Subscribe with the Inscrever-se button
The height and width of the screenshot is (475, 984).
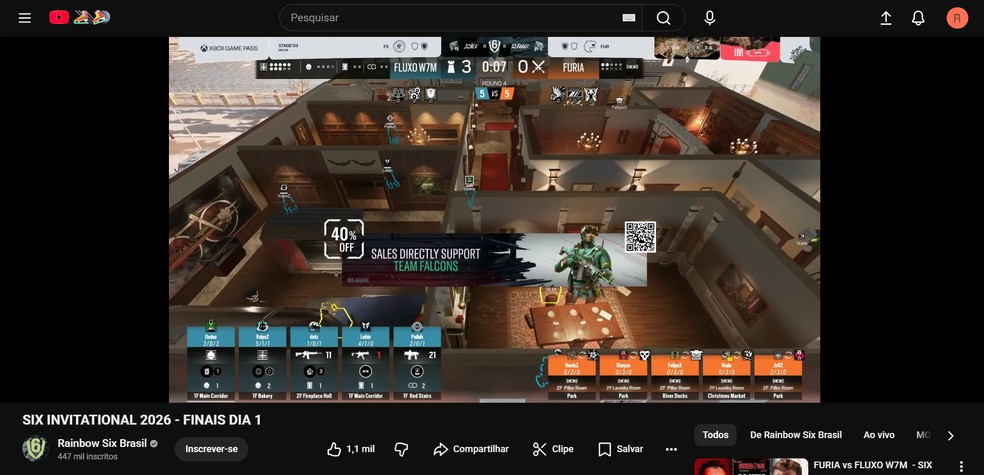211,449
